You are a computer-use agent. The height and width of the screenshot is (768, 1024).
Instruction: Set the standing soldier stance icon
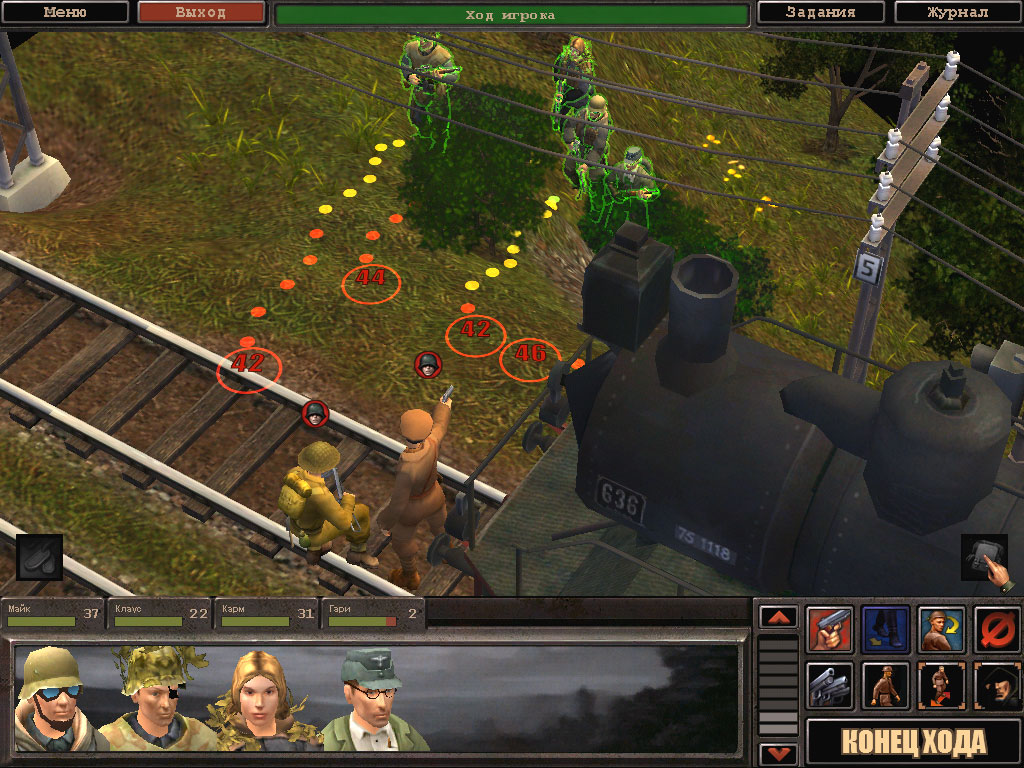(886, 686)
